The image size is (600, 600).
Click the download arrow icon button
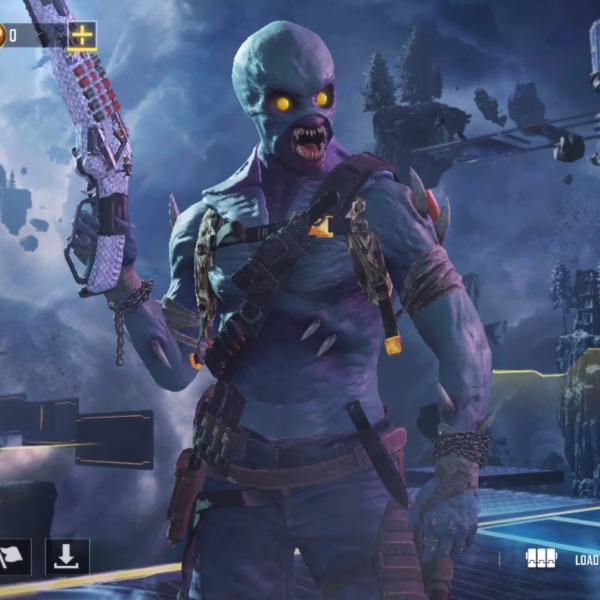tap(67, 557)
